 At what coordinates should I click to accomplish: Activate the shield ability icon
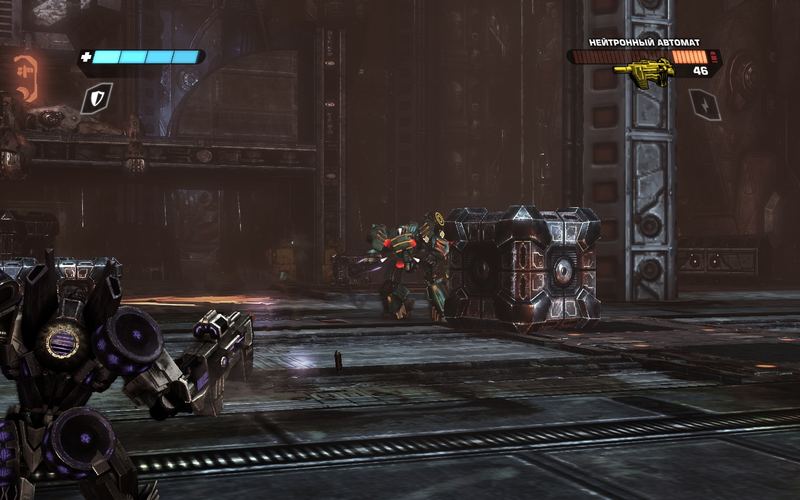(97, 97)
